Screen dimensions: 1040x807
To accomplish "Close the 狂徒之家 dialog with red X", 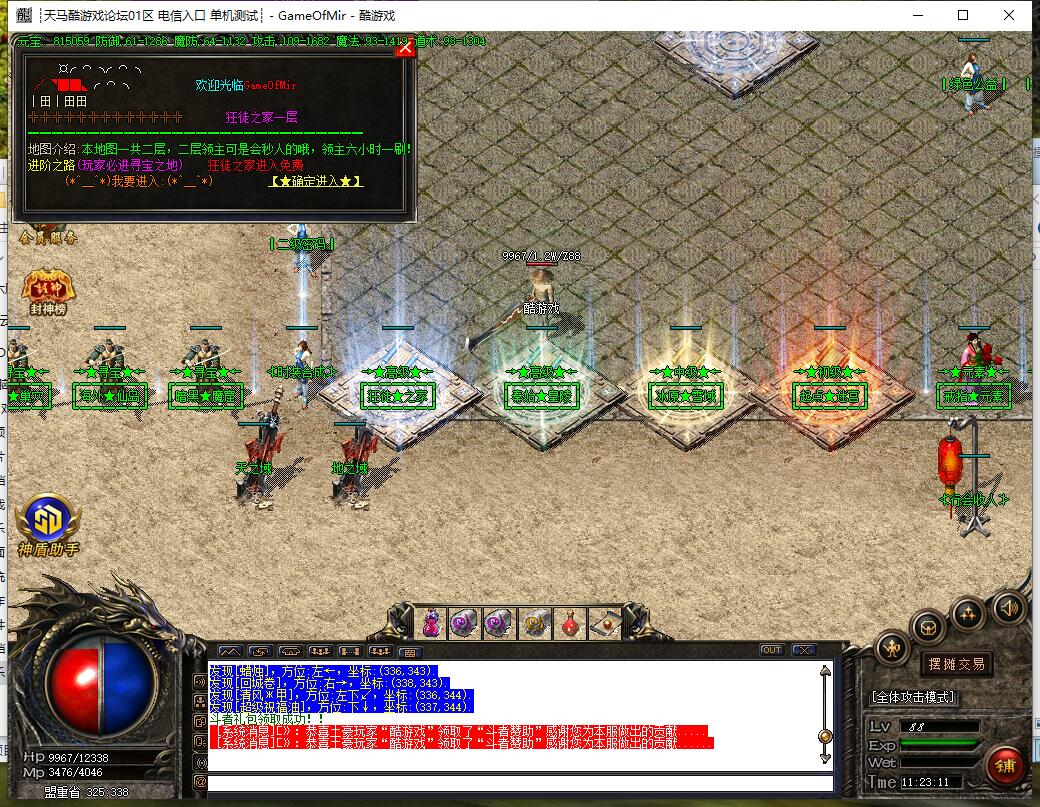I will click(405, 47).
